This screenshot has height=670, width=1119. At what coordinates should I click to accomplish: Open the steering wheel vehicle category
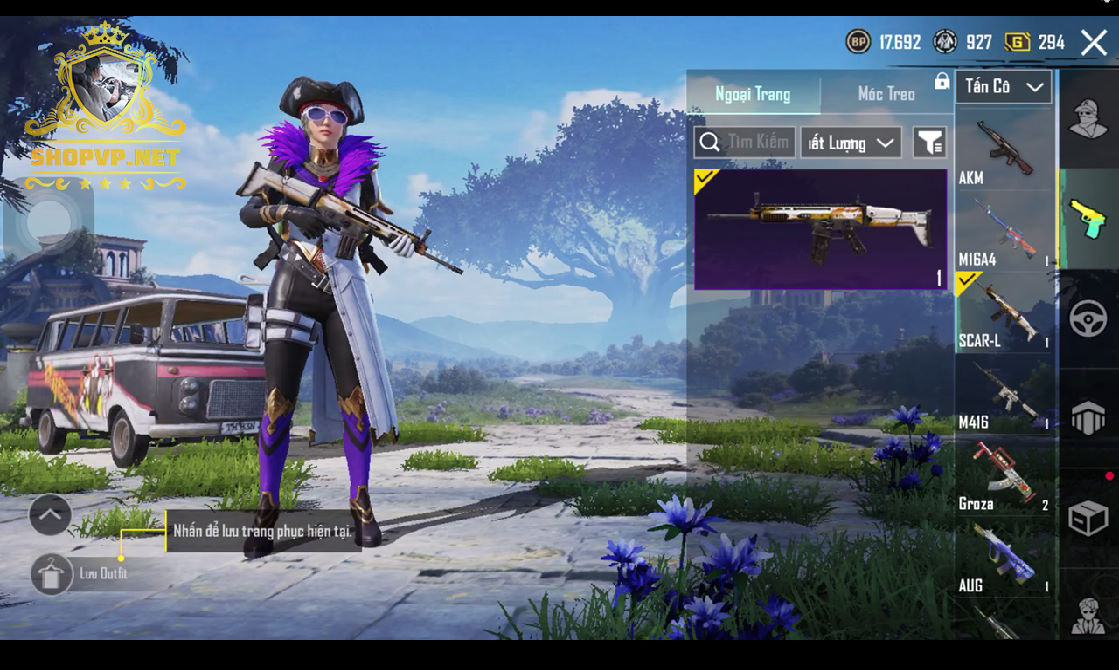click(1088, 319)
